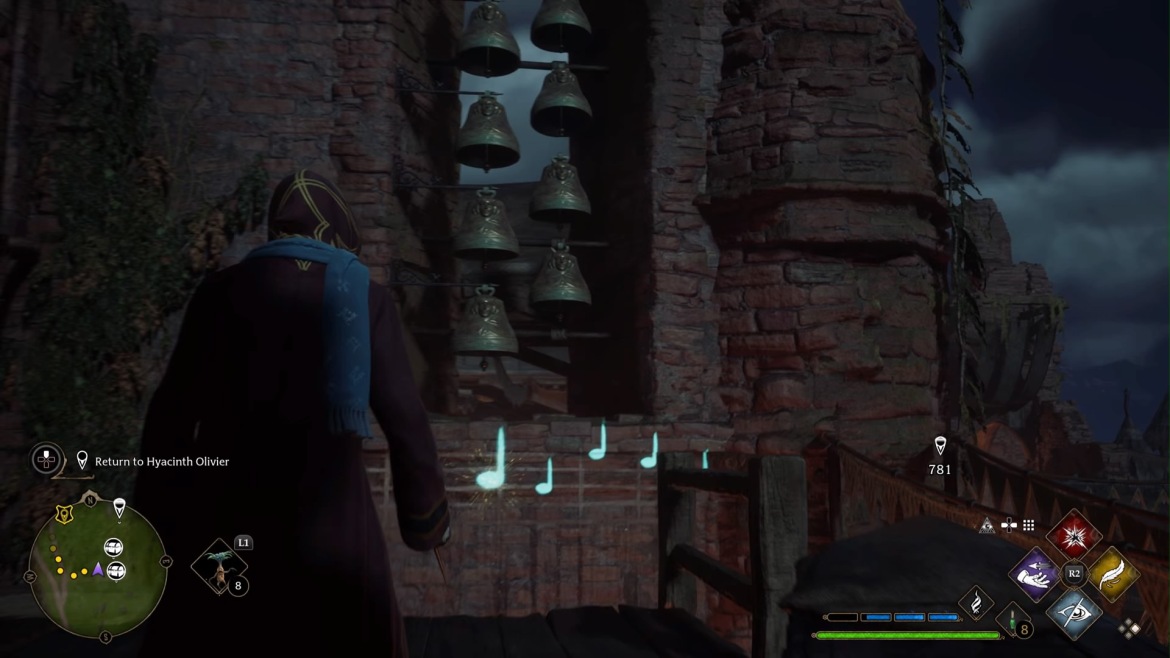This screenshot has height=658, width=1170.
Task: Open the circular minimap
Action: pyautogui.click(x=97, y=568)
